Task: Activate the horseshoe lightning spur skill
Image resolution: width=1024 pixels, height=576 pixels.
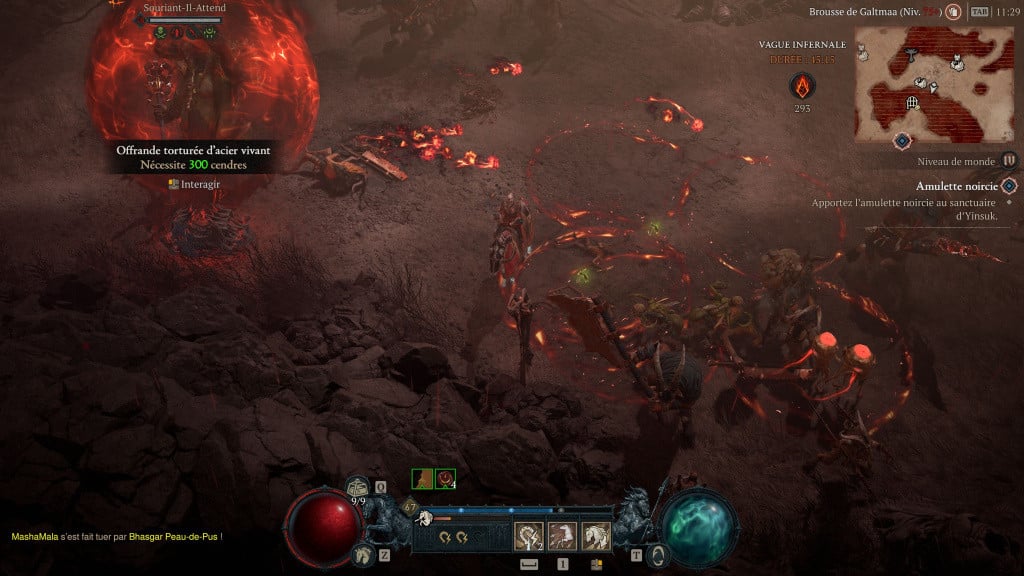Action: pos(527,537)
